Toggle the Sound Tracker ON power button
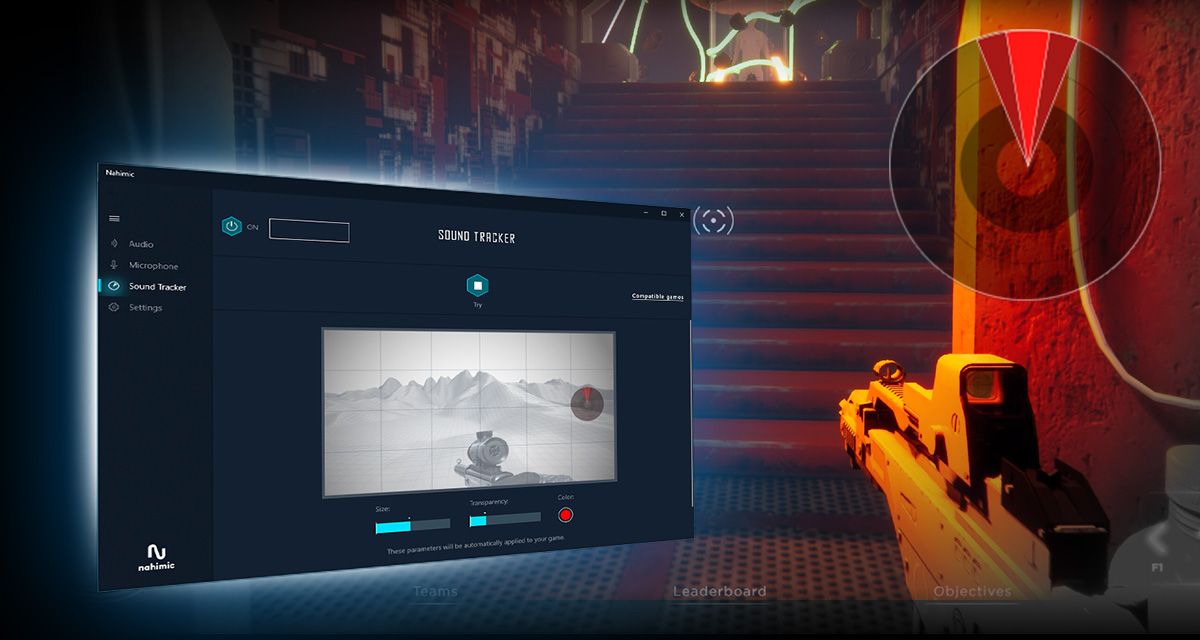1200x640 pixels. click(x=232, y=227)
